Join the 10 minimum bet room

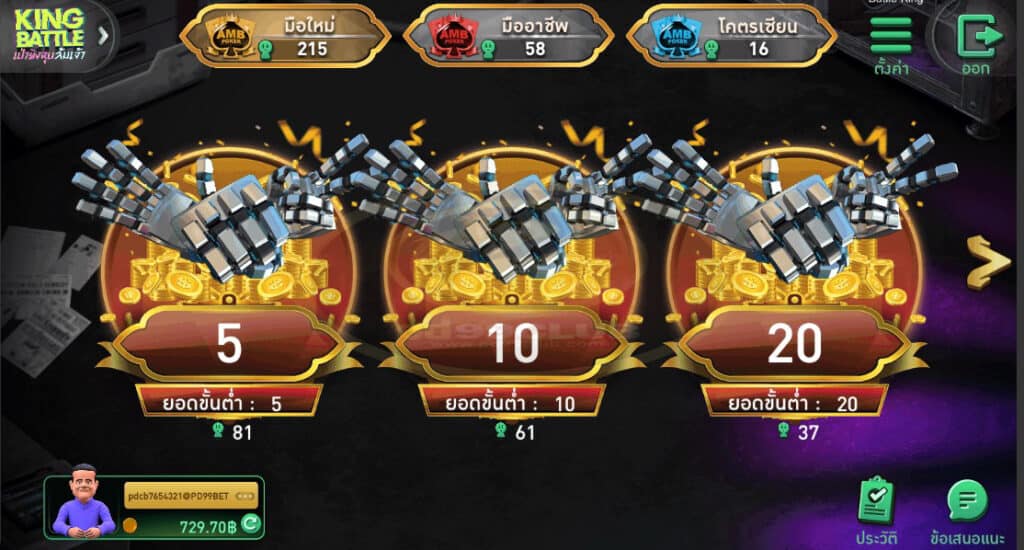(513, 343)
